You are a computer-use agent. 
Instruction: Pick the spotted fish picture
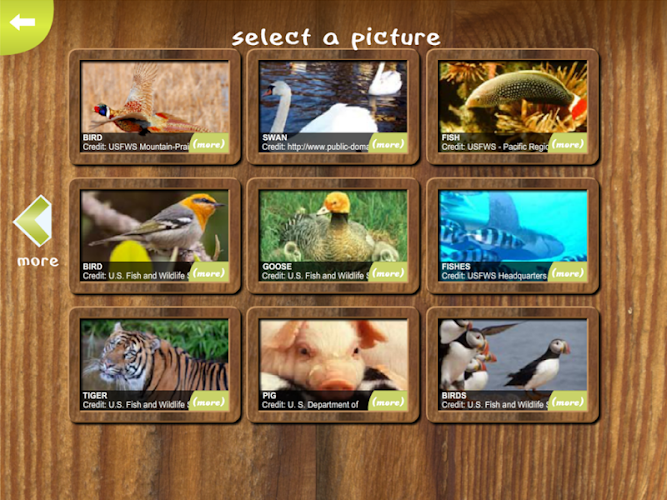[512, 97]
